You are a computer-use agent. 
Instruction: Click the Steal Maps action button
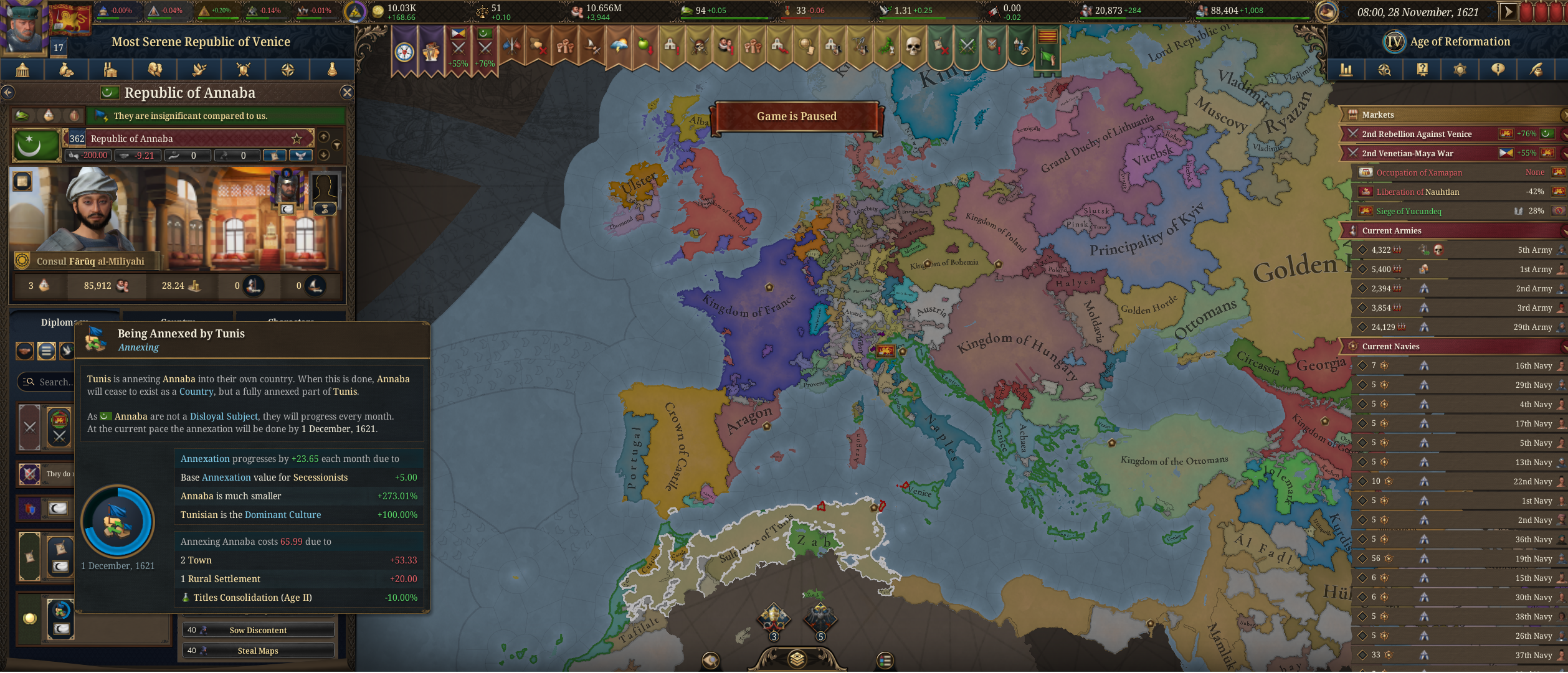(258, 650)
